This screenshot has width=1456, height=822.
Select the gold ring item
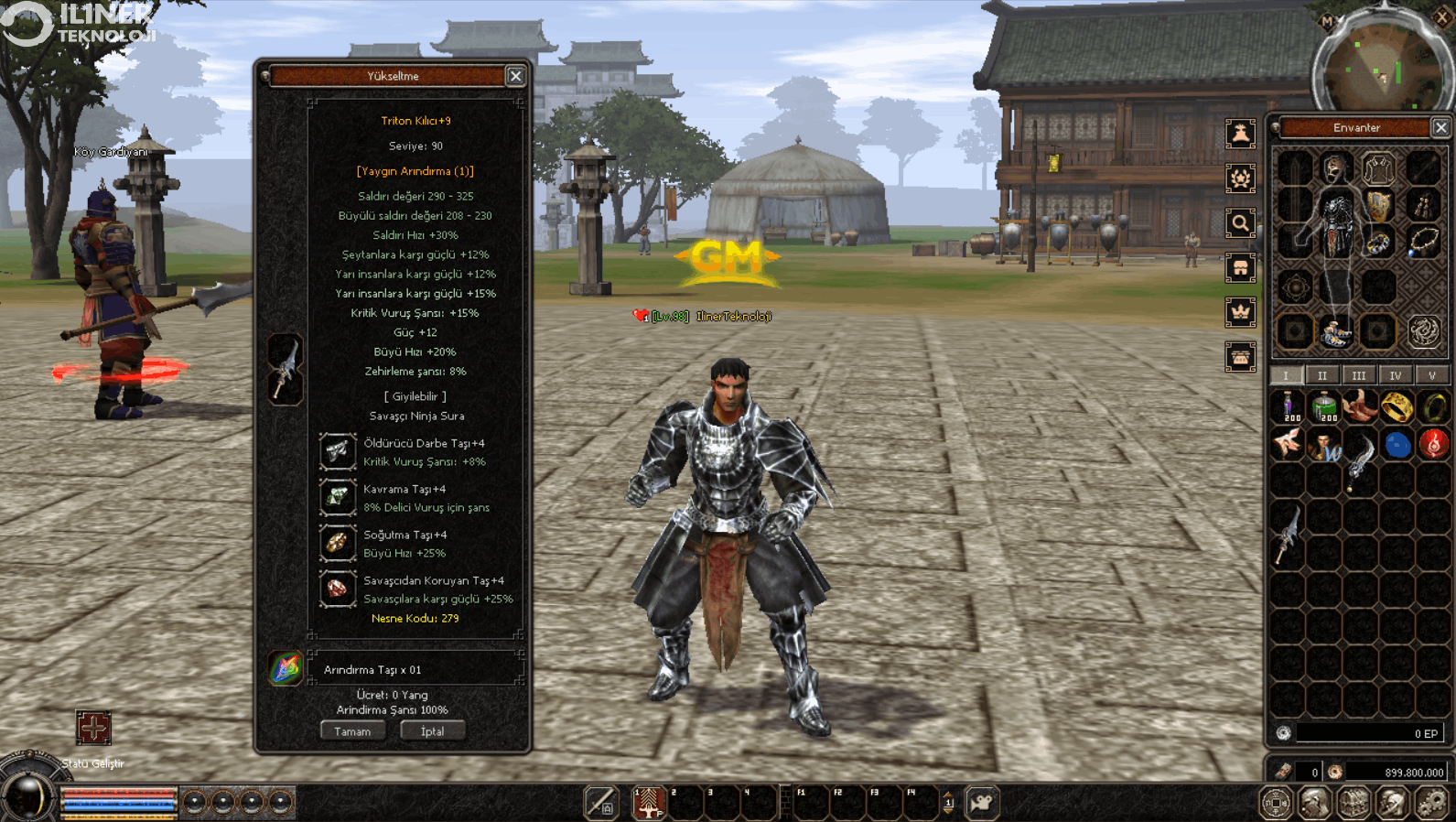tap(1397, 406)
